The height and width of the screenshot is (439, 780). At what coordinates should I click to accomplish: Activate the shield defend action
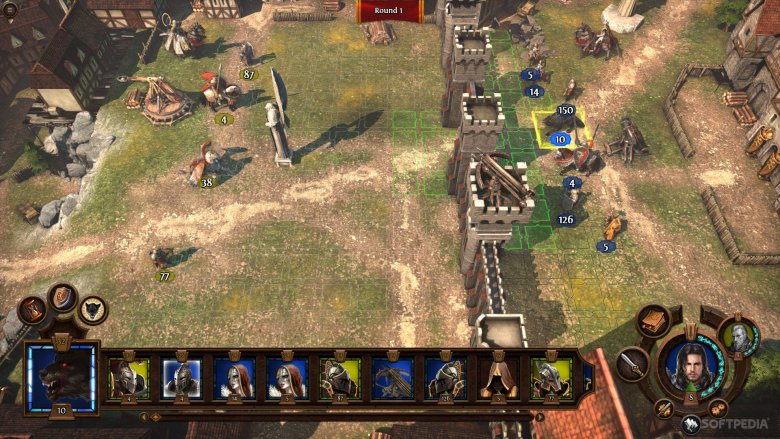[62, 296]
